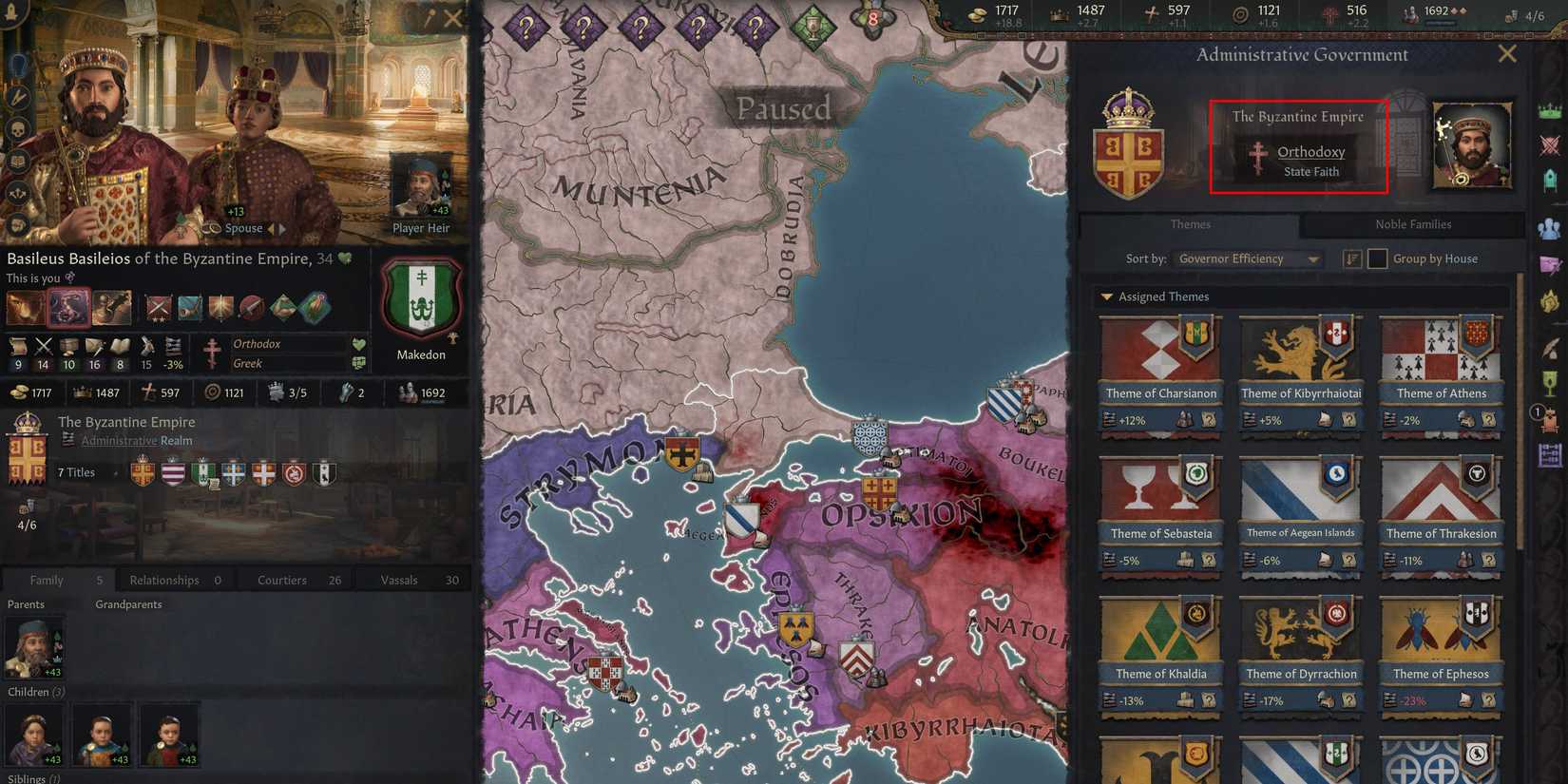This screenshot has width=1568, height=784.
Task: Collapse the Assigned Themes section
Action: click(x=1106, y=296)
